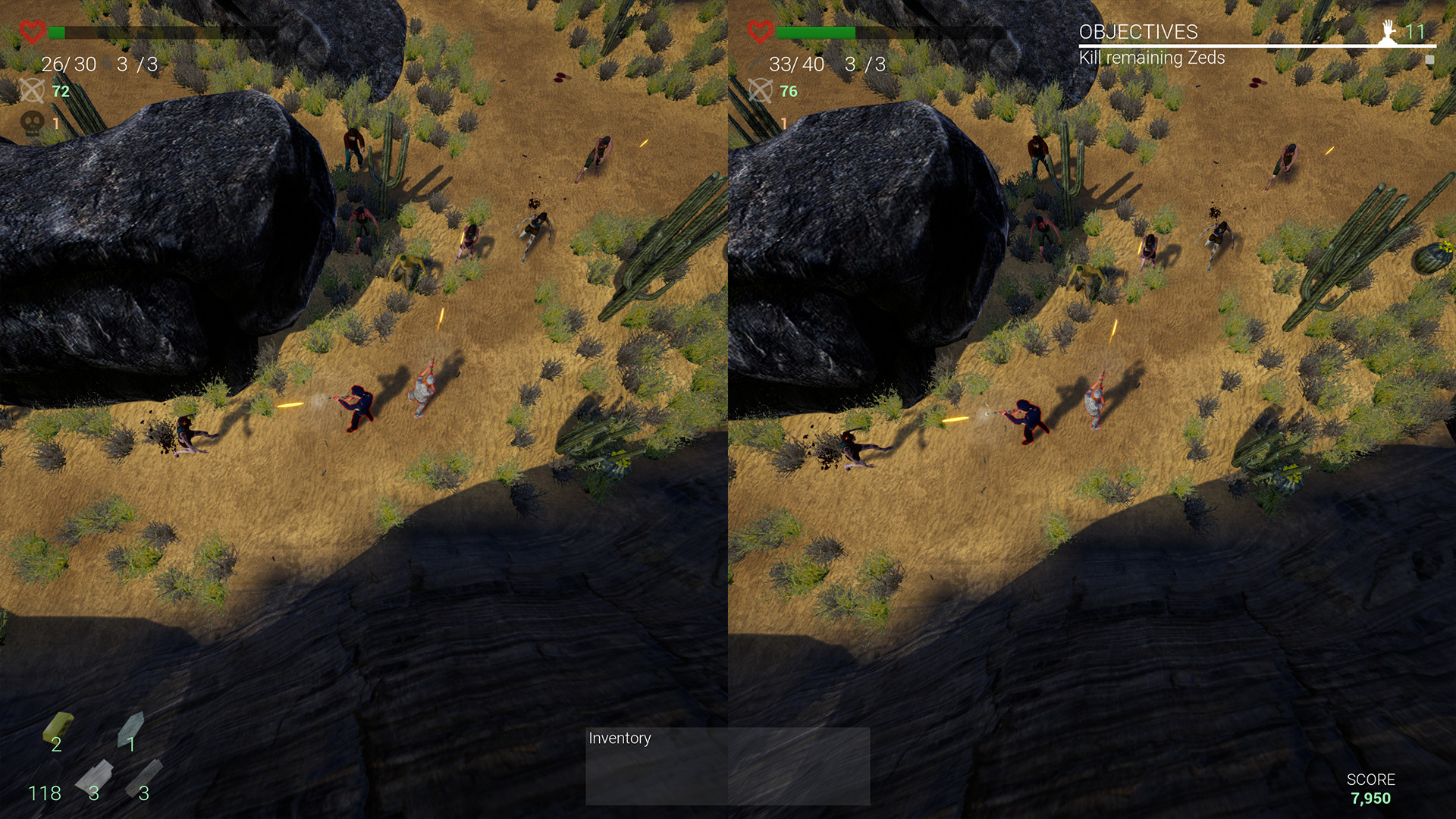Click the red heart icon on the right player's HUD
The height and width of the screenshot is (819, 1456).
click(x=760, y=32)
